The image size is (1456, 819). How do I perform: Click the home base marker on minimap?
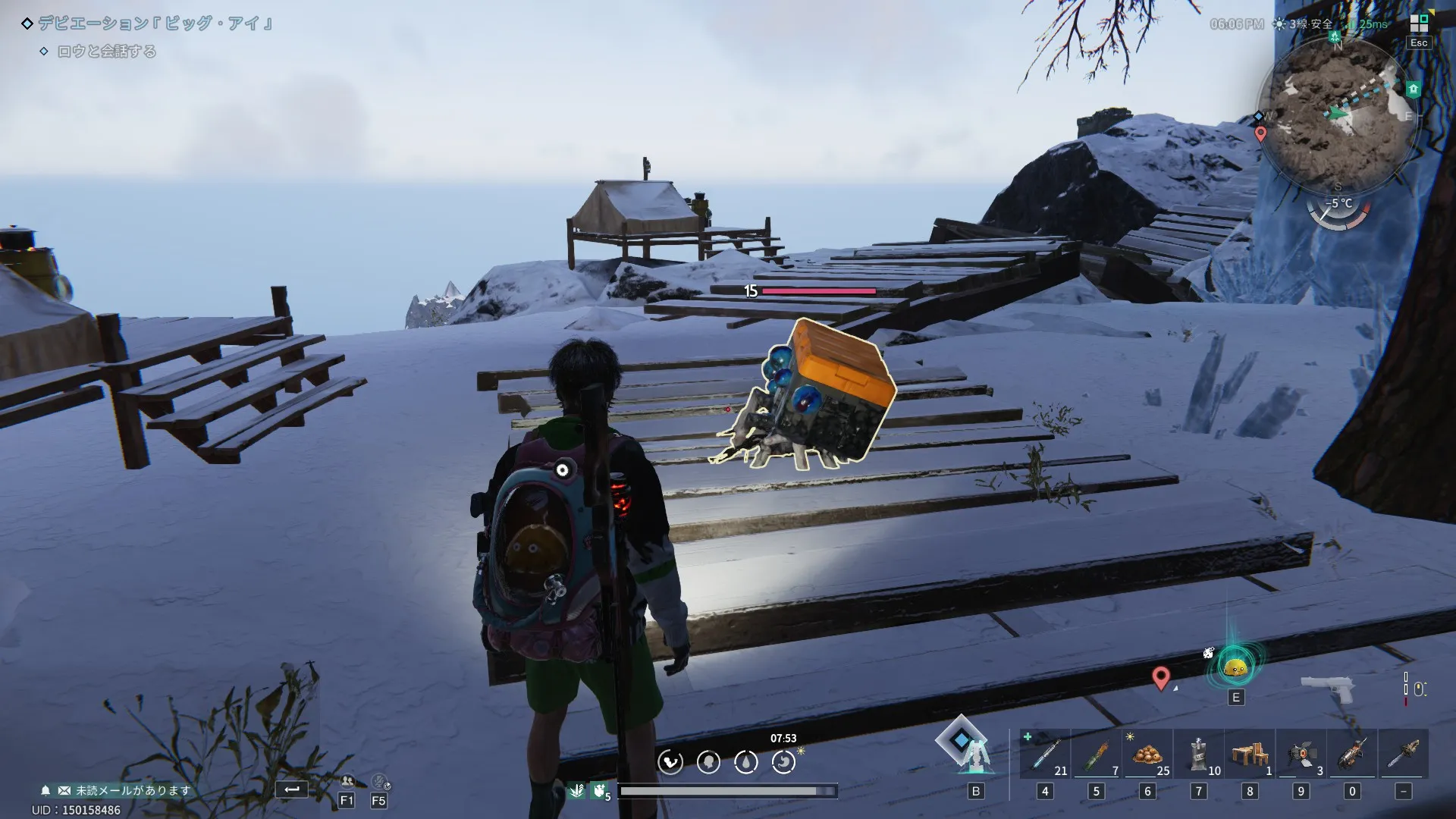tap(1414, 89)
